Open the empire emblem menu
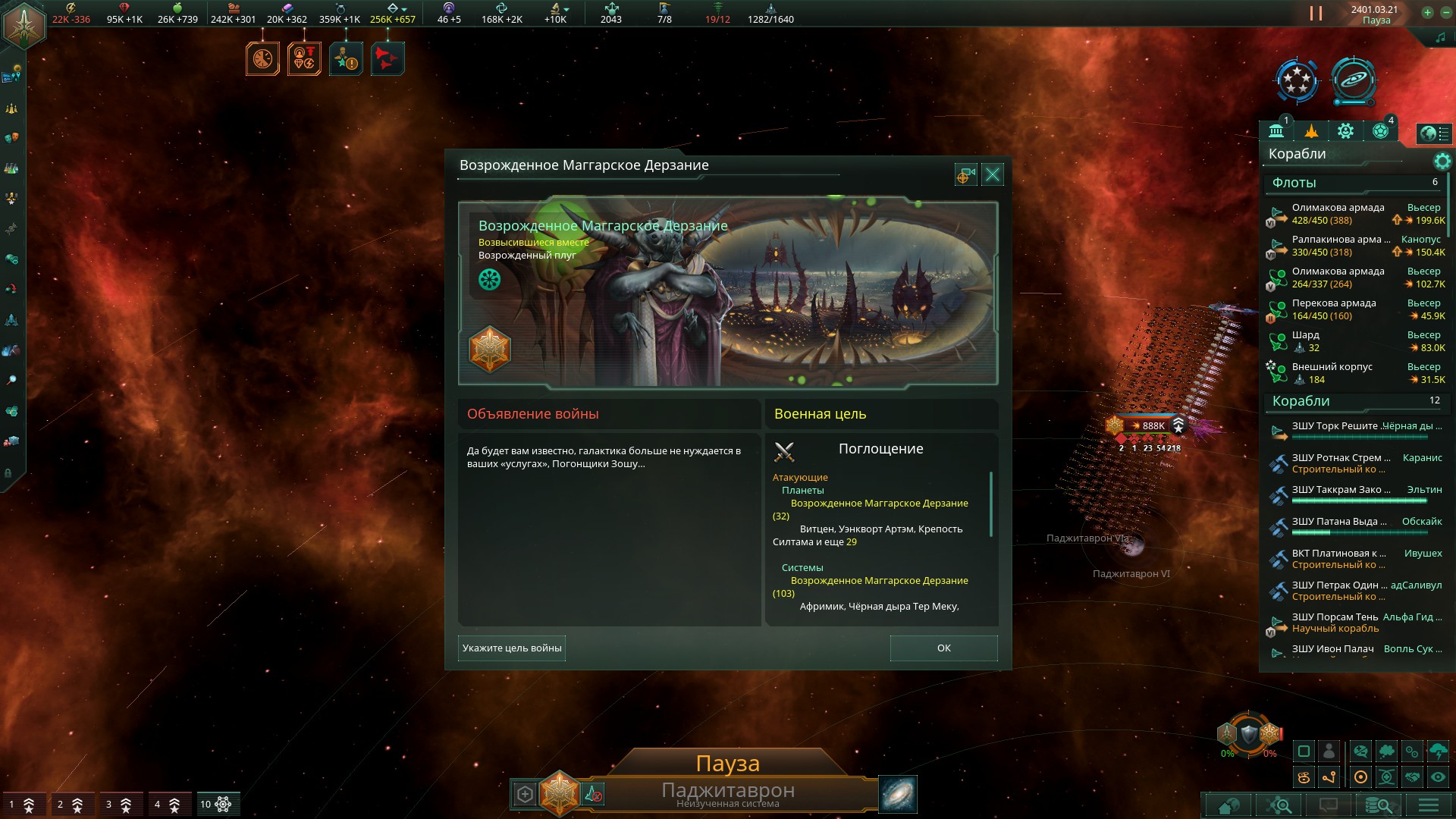Viewport: 1456px width, 819px height. (24, 25)
